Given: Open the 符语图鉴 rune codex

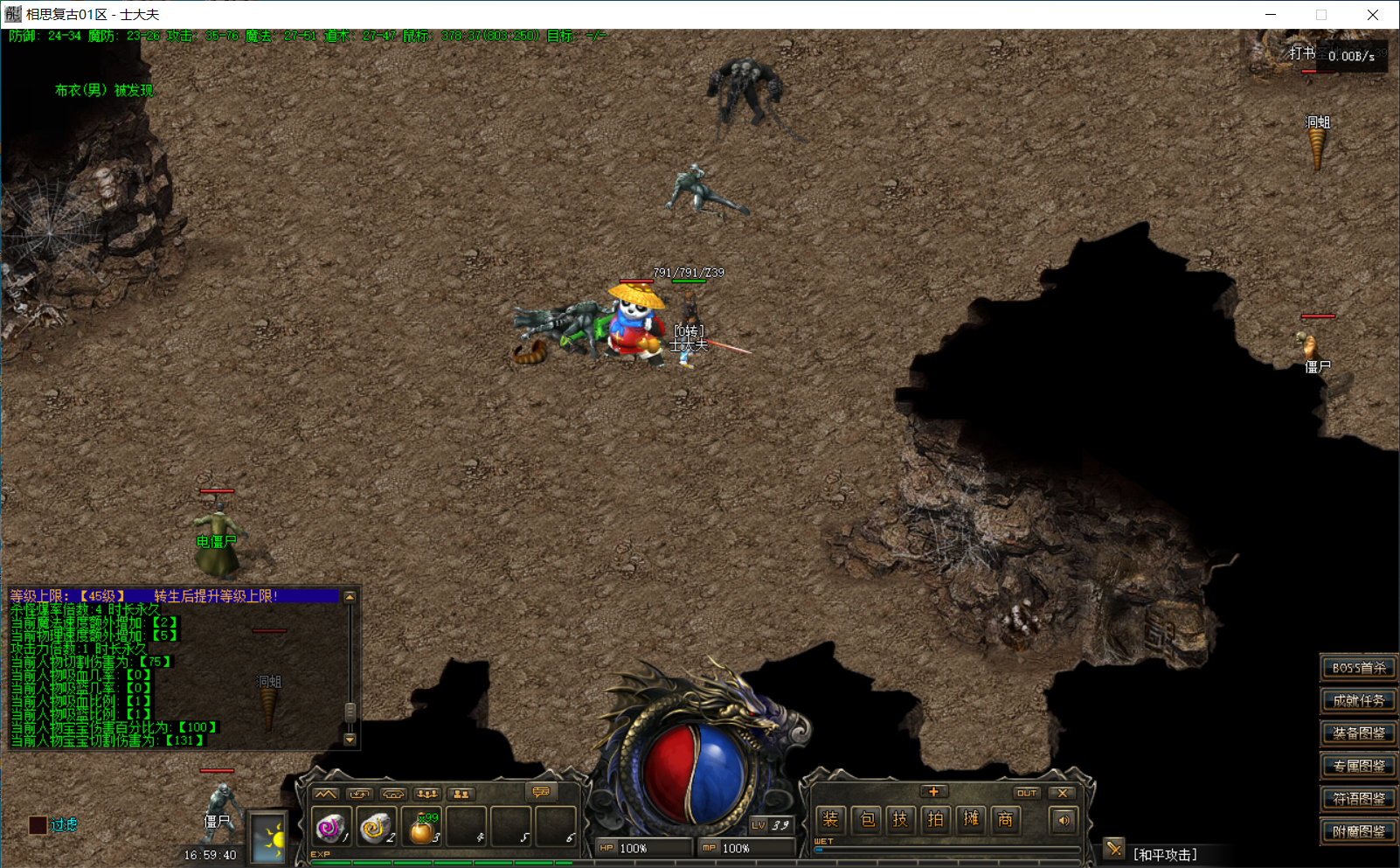Looking at the screenshot, I should 1357,798.
